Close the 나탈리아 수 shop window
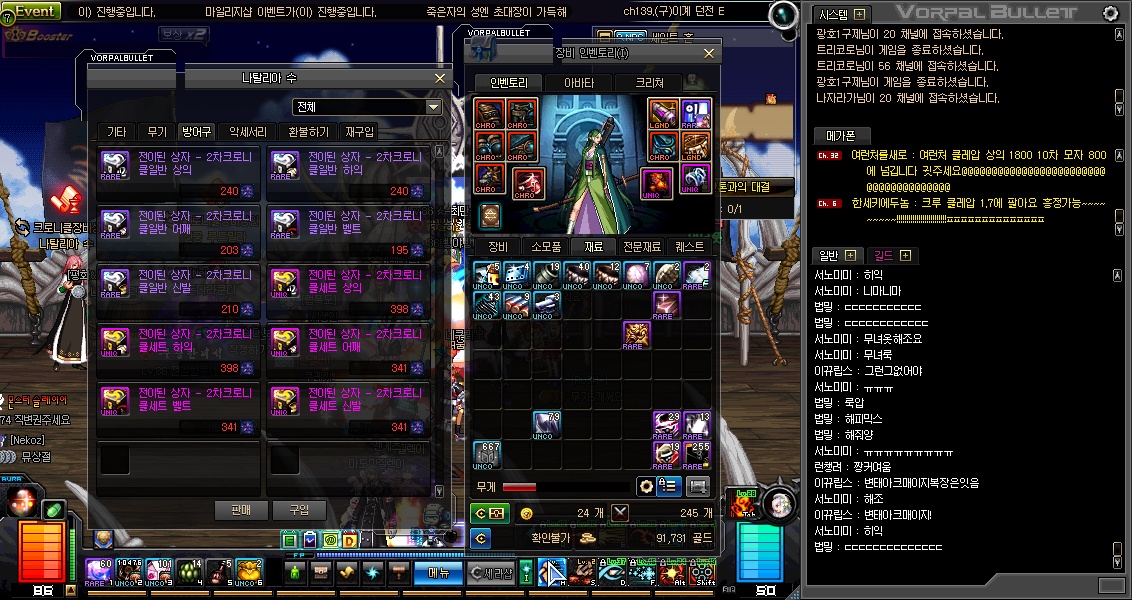The image size is (1132, 600). [x=440, y=78]
